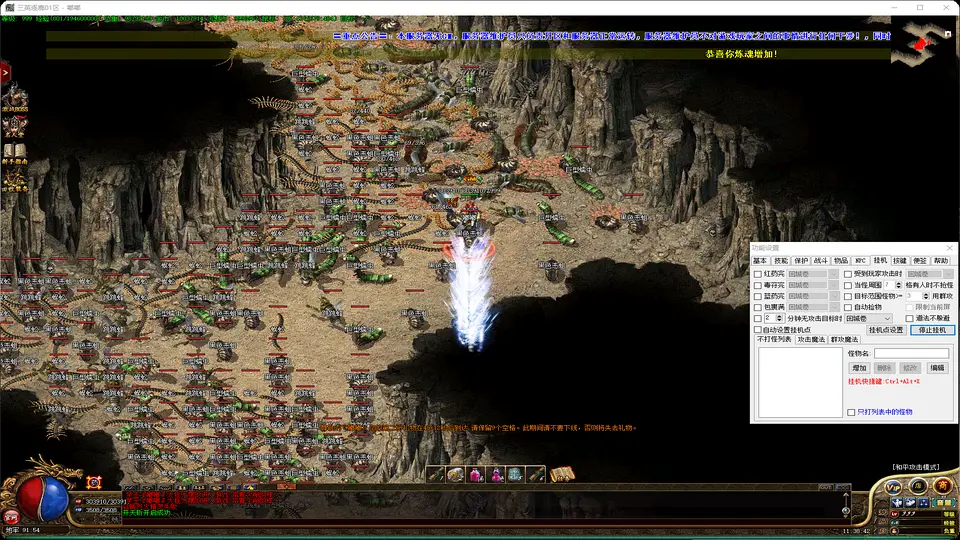Screen dimensions: 960x540
Task: Close the 功能设置 panel
Action: click(x=949, y=247)
